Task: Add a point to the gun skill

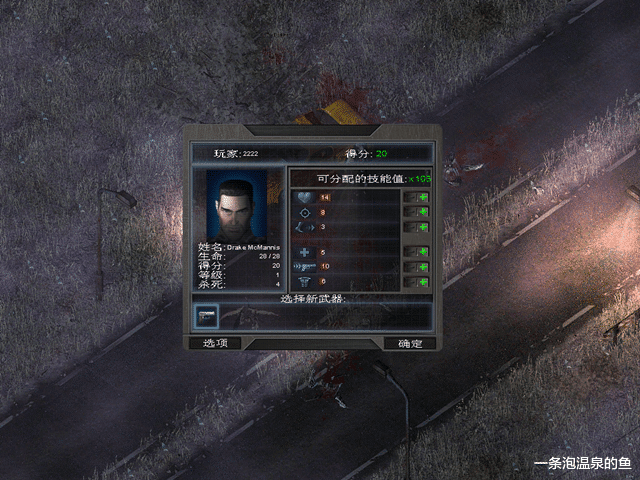Action: coord(424,267)
